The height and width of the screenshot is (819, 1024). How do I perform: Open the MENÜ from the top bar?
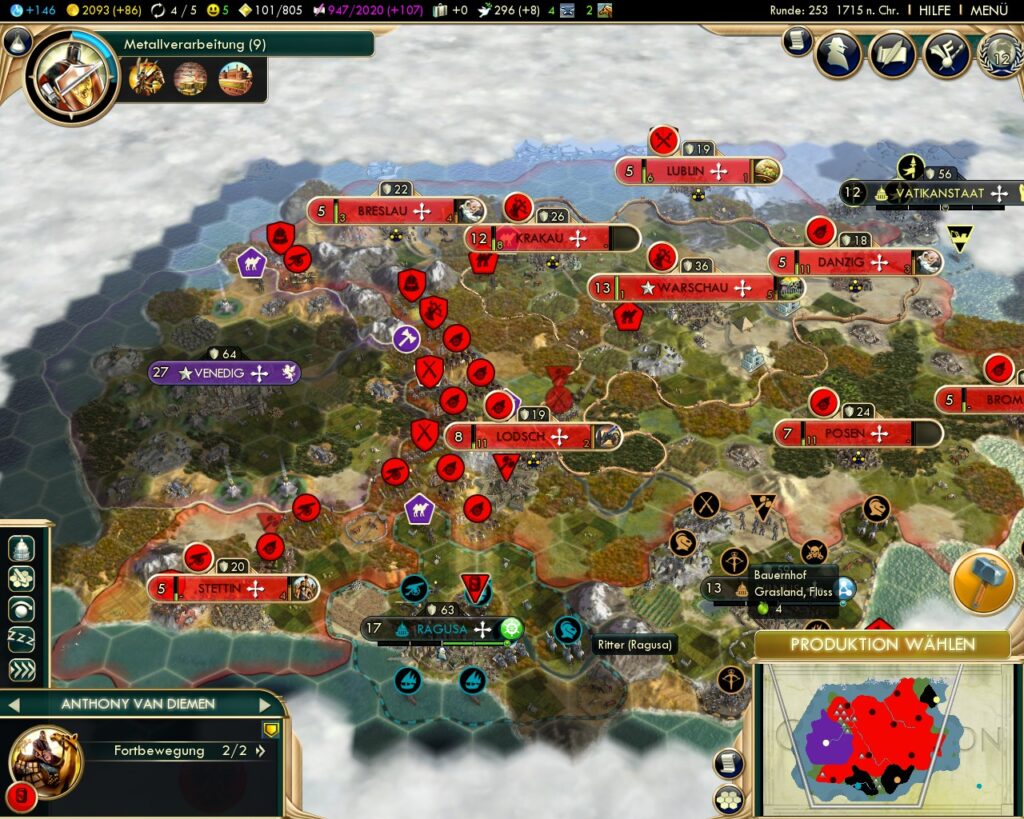click(988, 10)
